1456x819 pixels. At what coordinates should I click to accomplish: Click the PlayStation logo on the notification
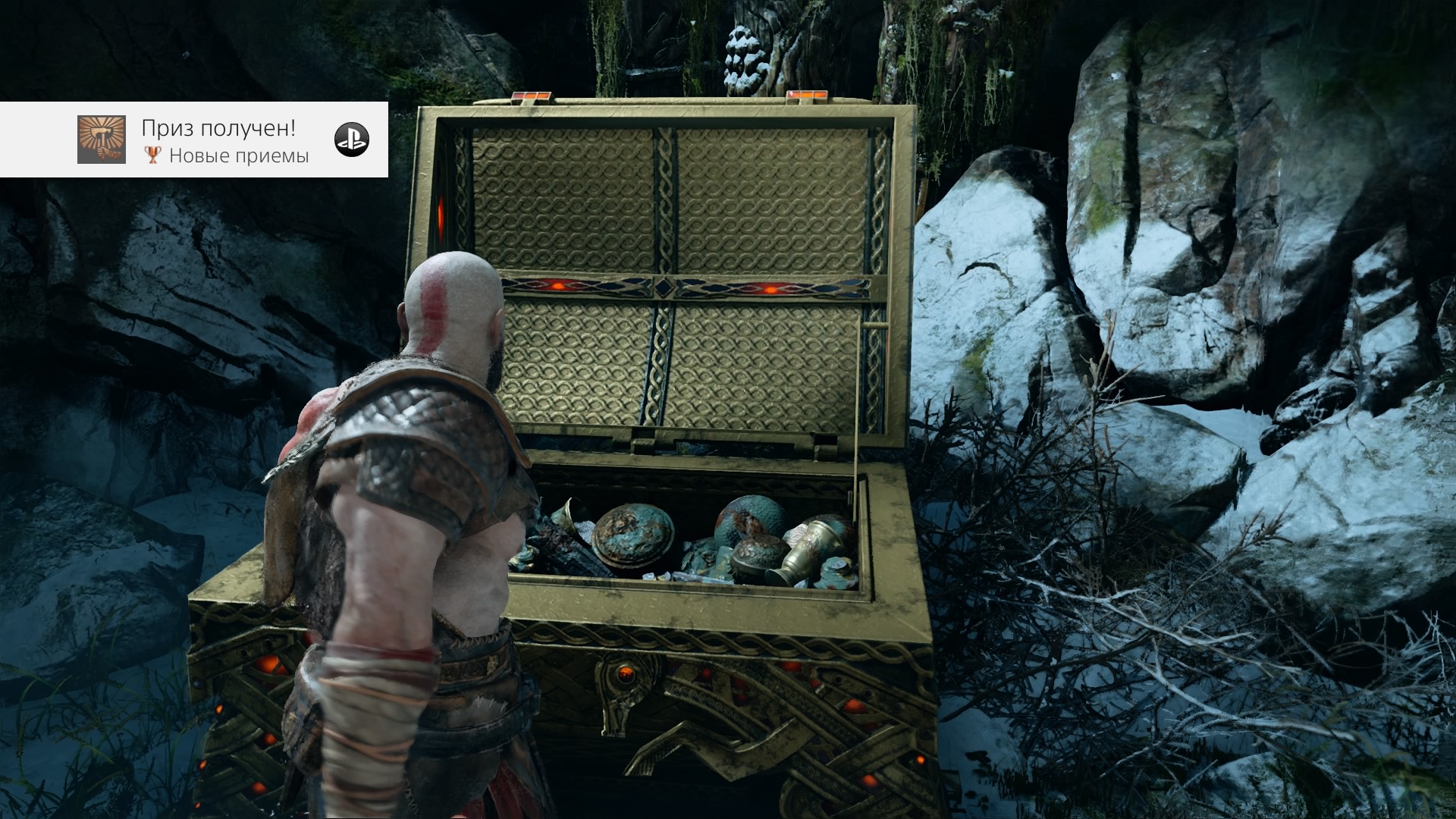click(x=352, y=140)
